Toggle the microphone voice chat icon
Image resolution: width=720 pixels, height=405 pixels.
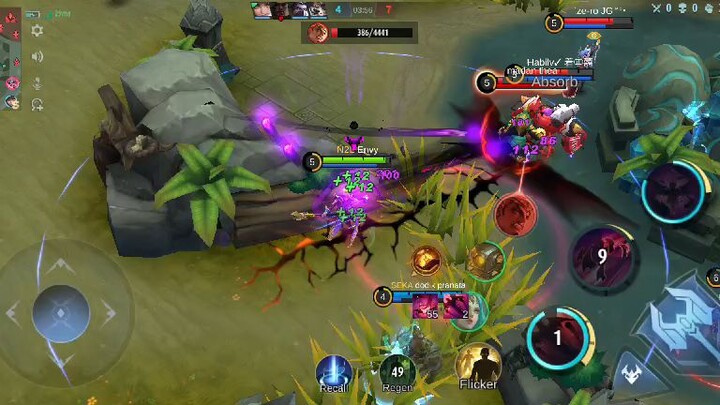click(x=37, y=80)
